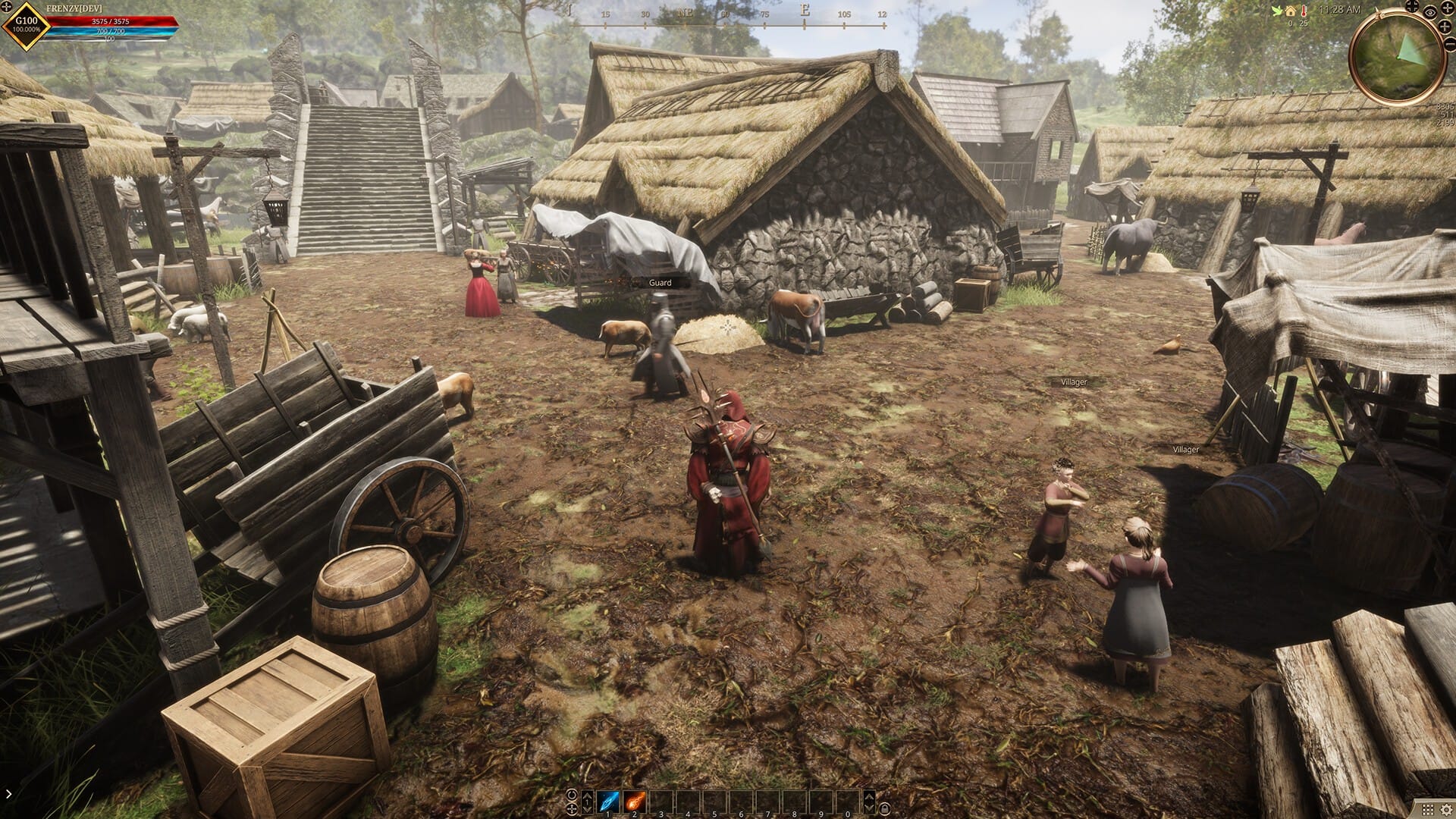Screen dimensions: 1456x819
Task: Click the circular power icon left of hotbar
Action: (572, 795)
